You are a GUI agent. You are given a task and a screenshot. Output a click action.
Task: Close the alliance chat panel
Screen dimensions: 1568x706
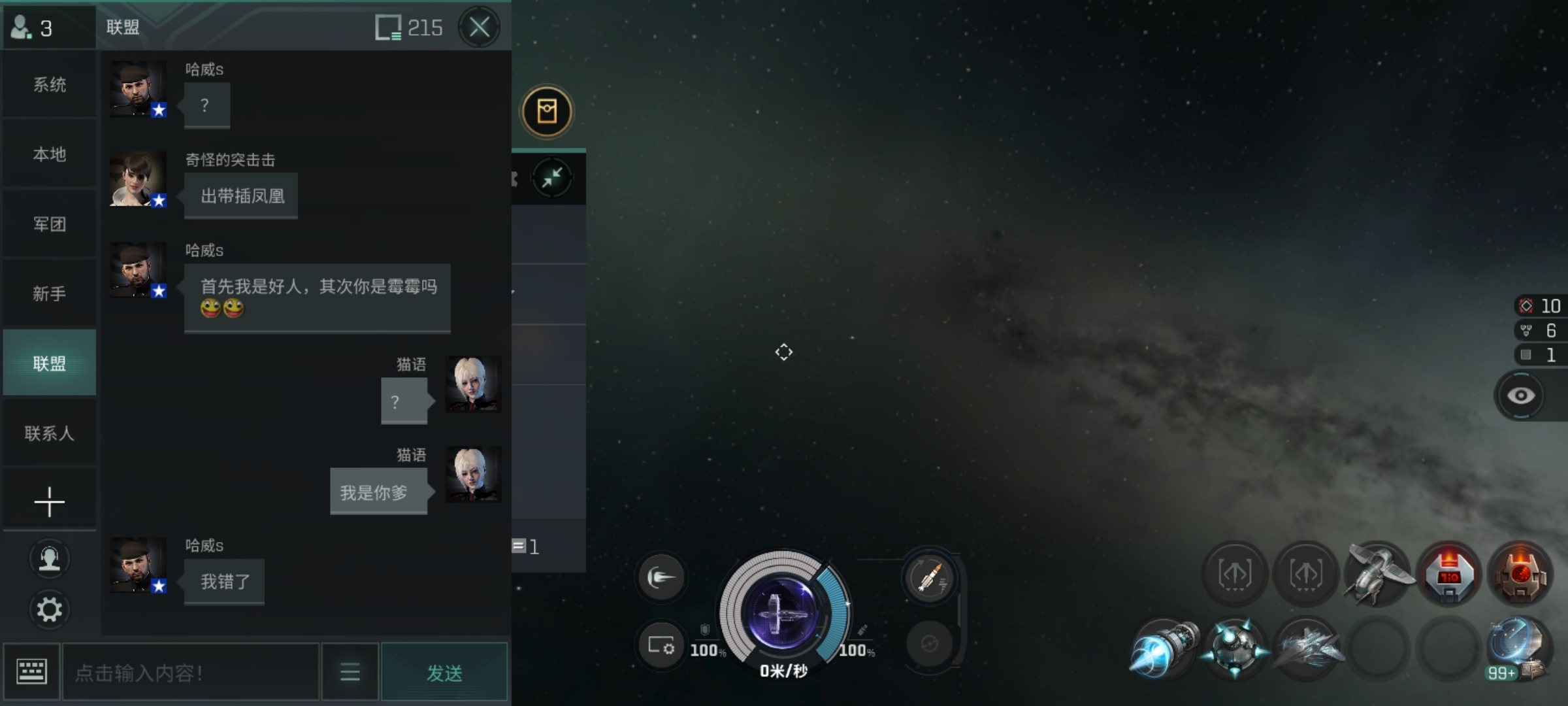[x=479, y=27]
